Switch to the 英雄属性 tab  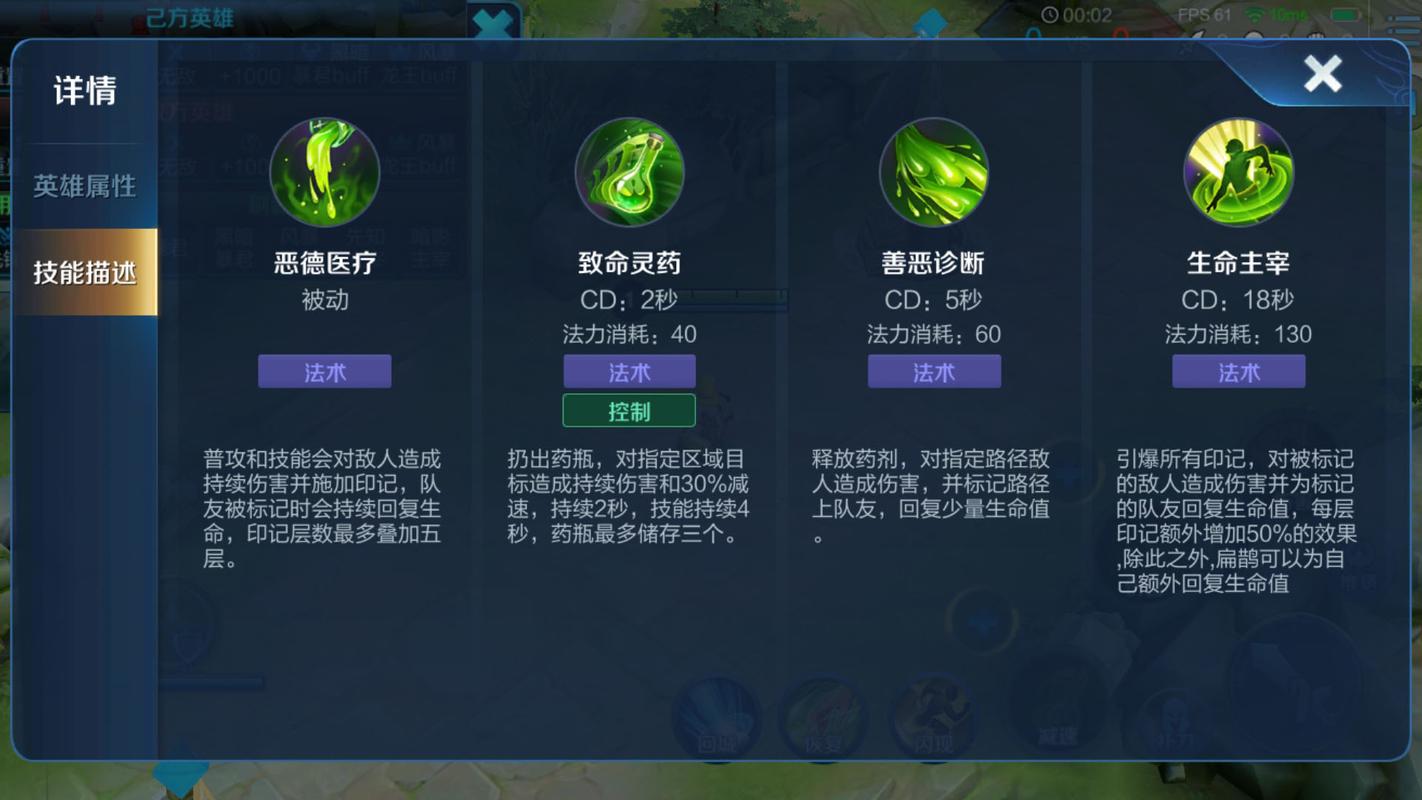click(x=86, y=184)
